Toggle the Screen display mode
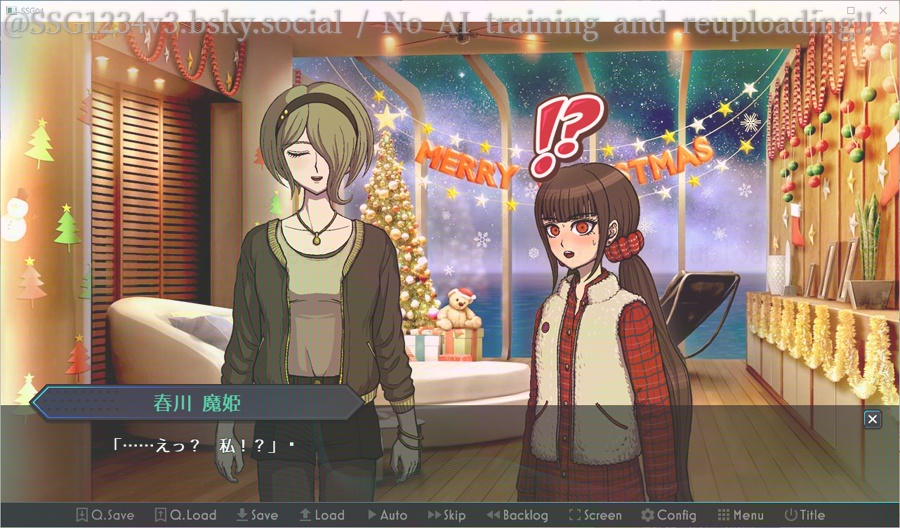This screenshot has height=528, width=900. coord(595,515)
